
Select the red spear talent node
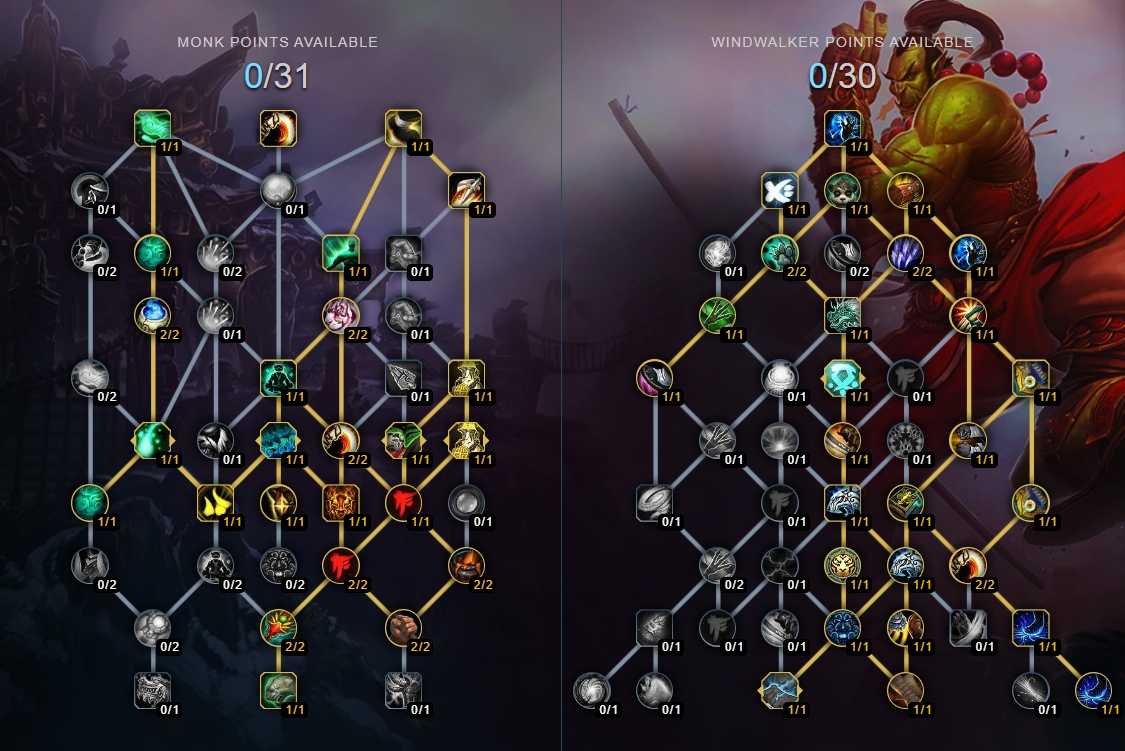[466, 190]
